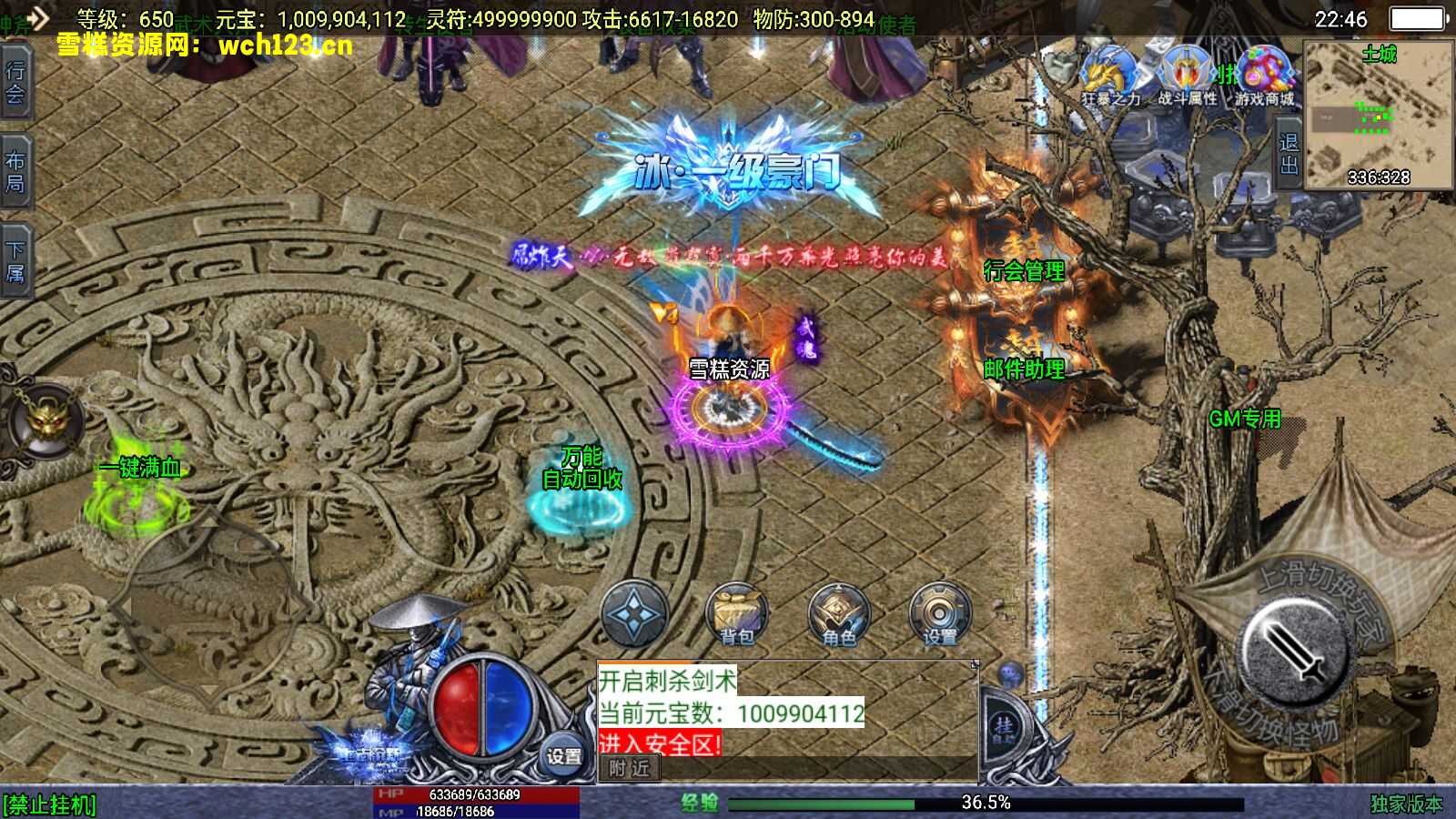Activate the 狂暴之力 dragon icon
1456x819 pixels.
pyautogui.click(x=1109, y=75)
